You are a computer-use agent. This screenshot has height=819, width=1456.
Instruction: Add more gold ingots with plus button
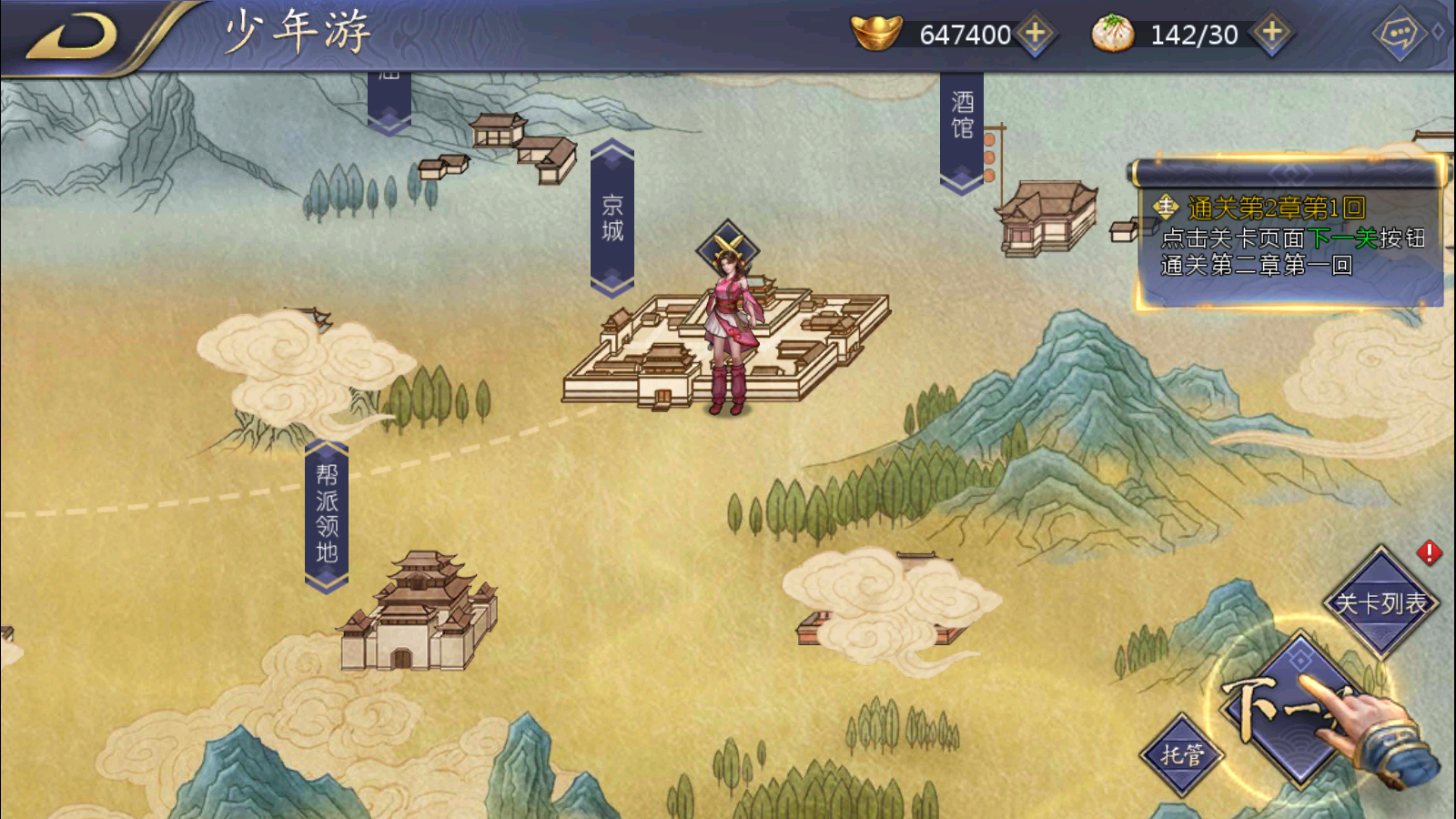pos(1036,34)
